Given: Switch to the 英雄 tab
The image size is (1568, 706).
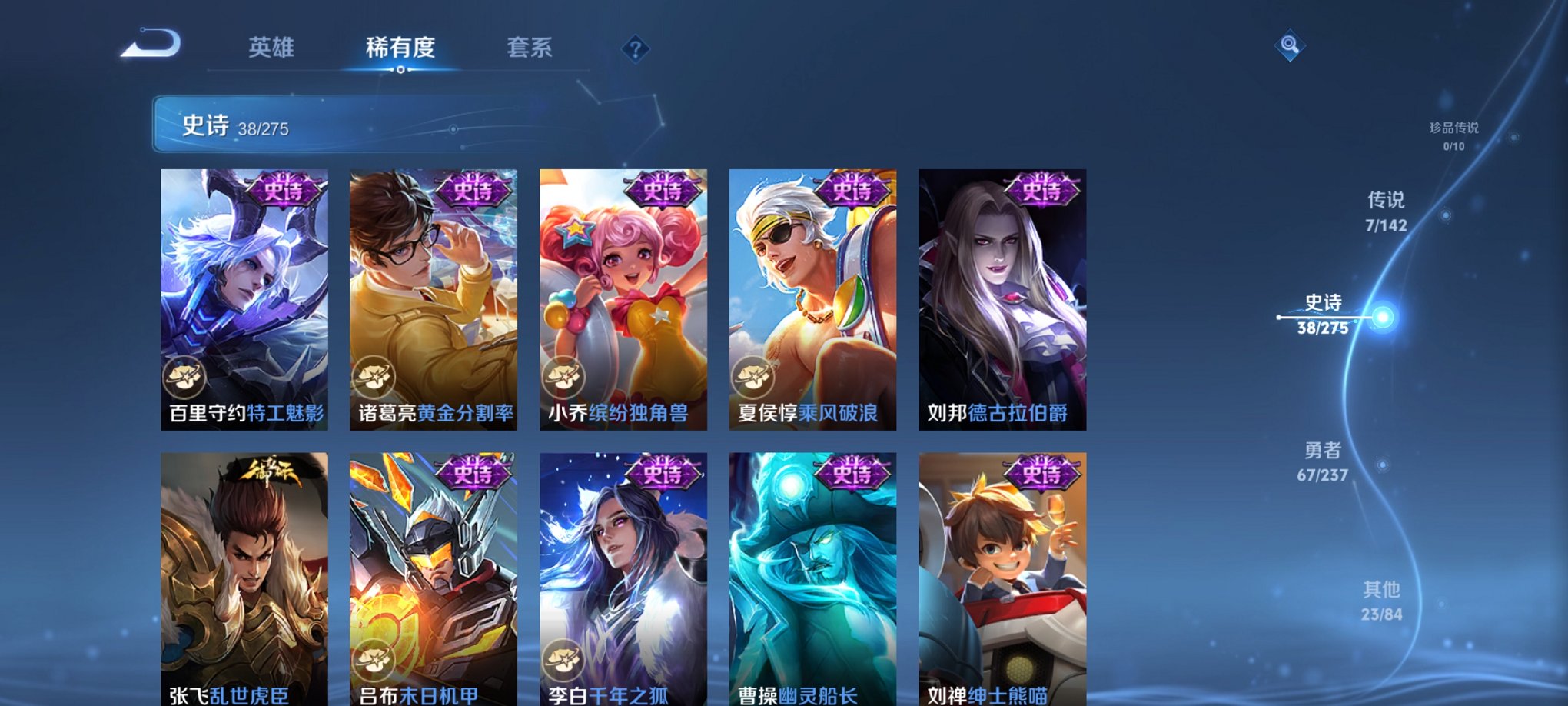Looking at the screenshot, I should tap(273, 48).
